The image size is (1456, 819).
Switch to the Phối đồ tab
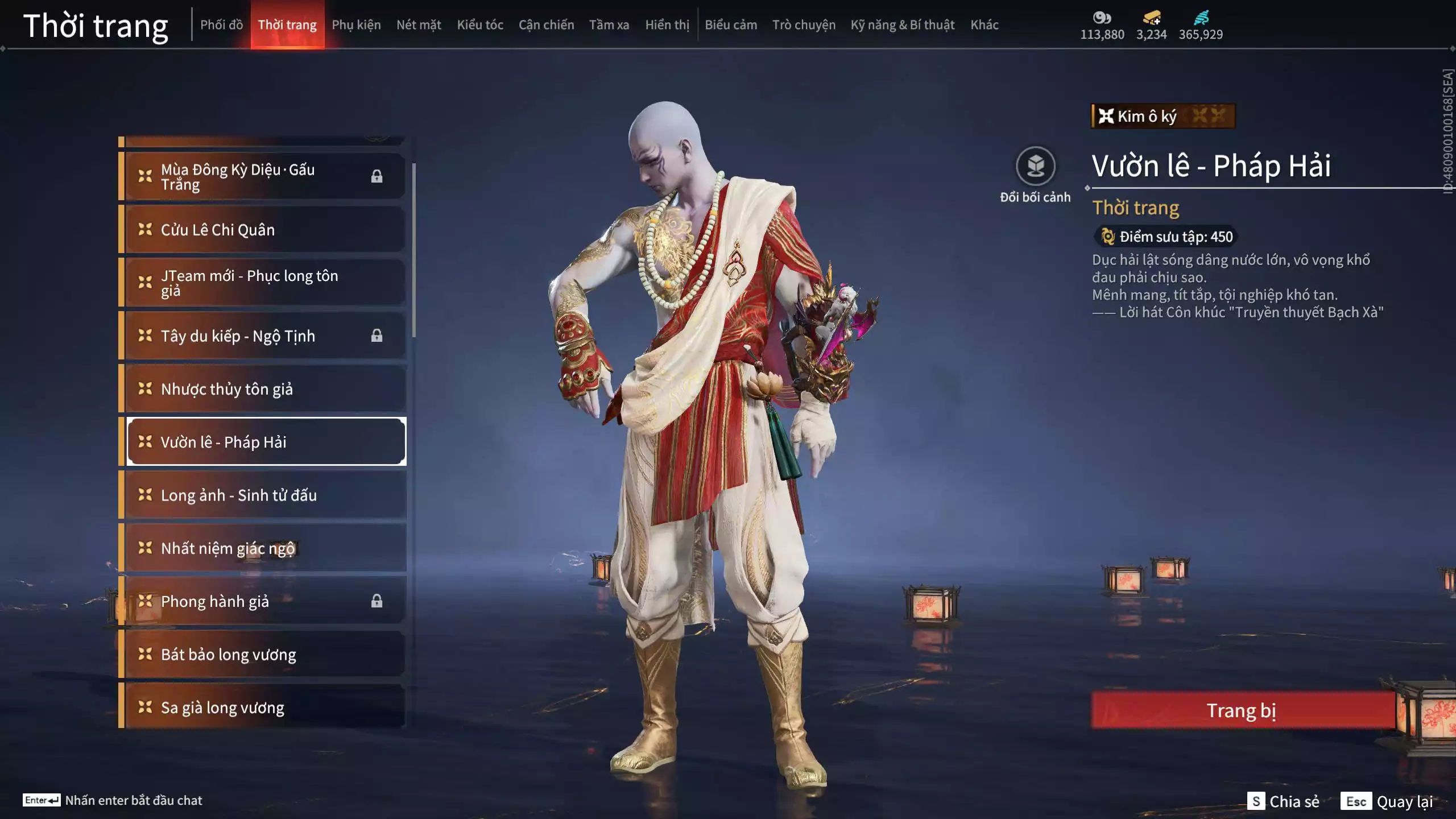tap(221, 25)
